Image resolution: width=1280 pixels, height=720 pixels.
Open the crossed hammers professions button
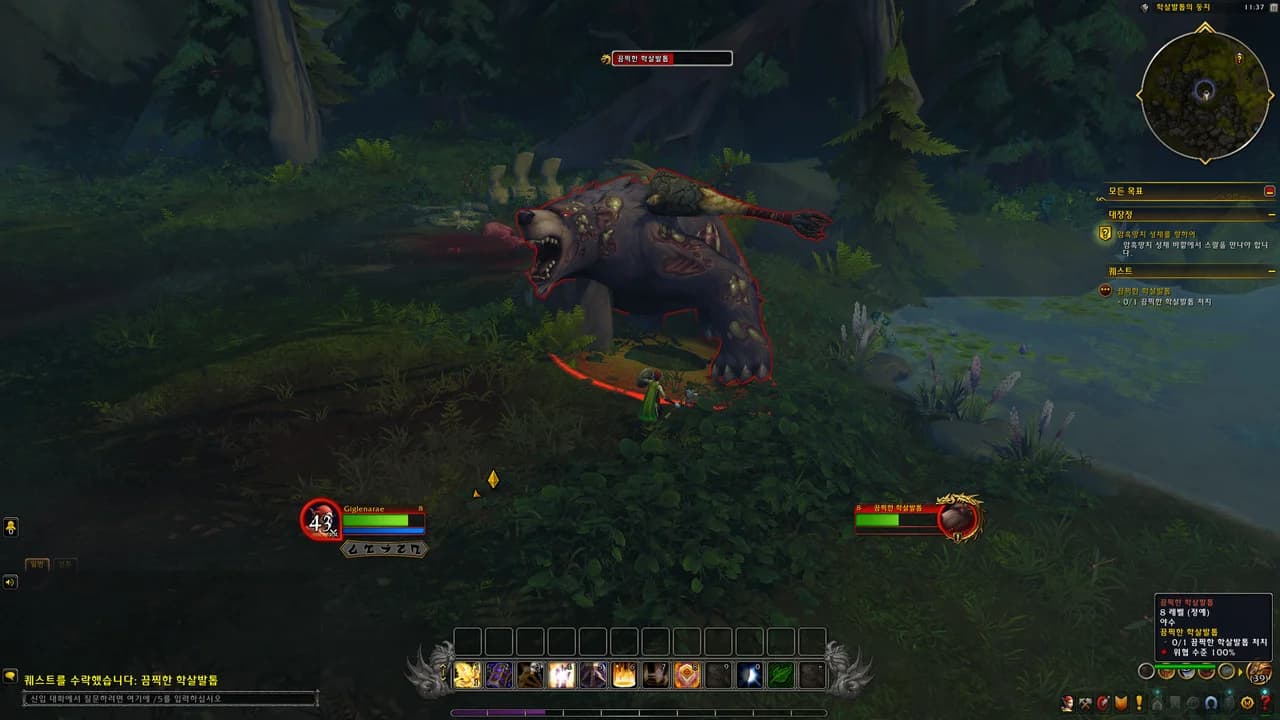(1085, 703)
